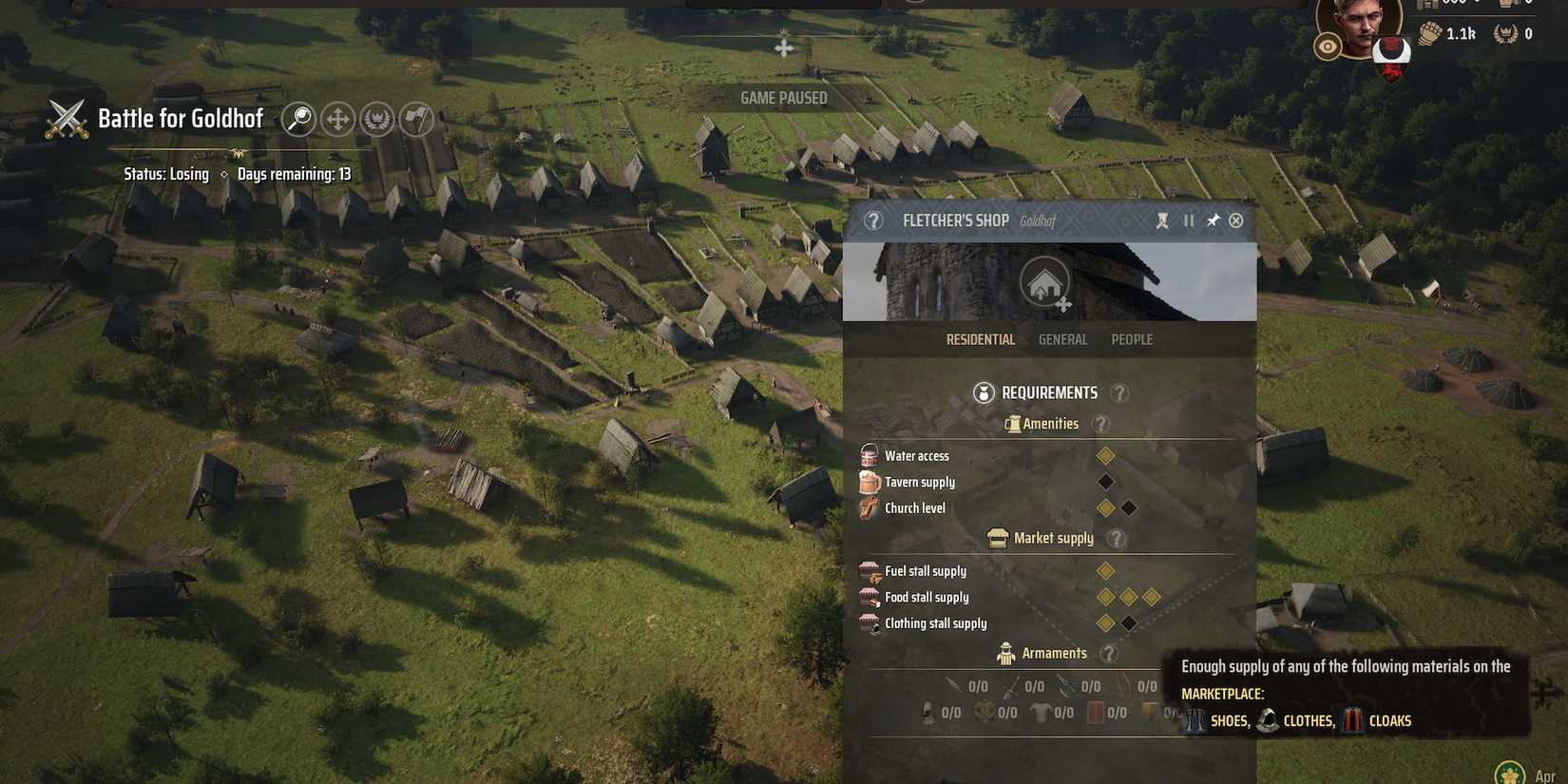Viewport: 1568px width, 784px height.
Task: Open the Market supply help tooltip
Action: [1117, 539]
